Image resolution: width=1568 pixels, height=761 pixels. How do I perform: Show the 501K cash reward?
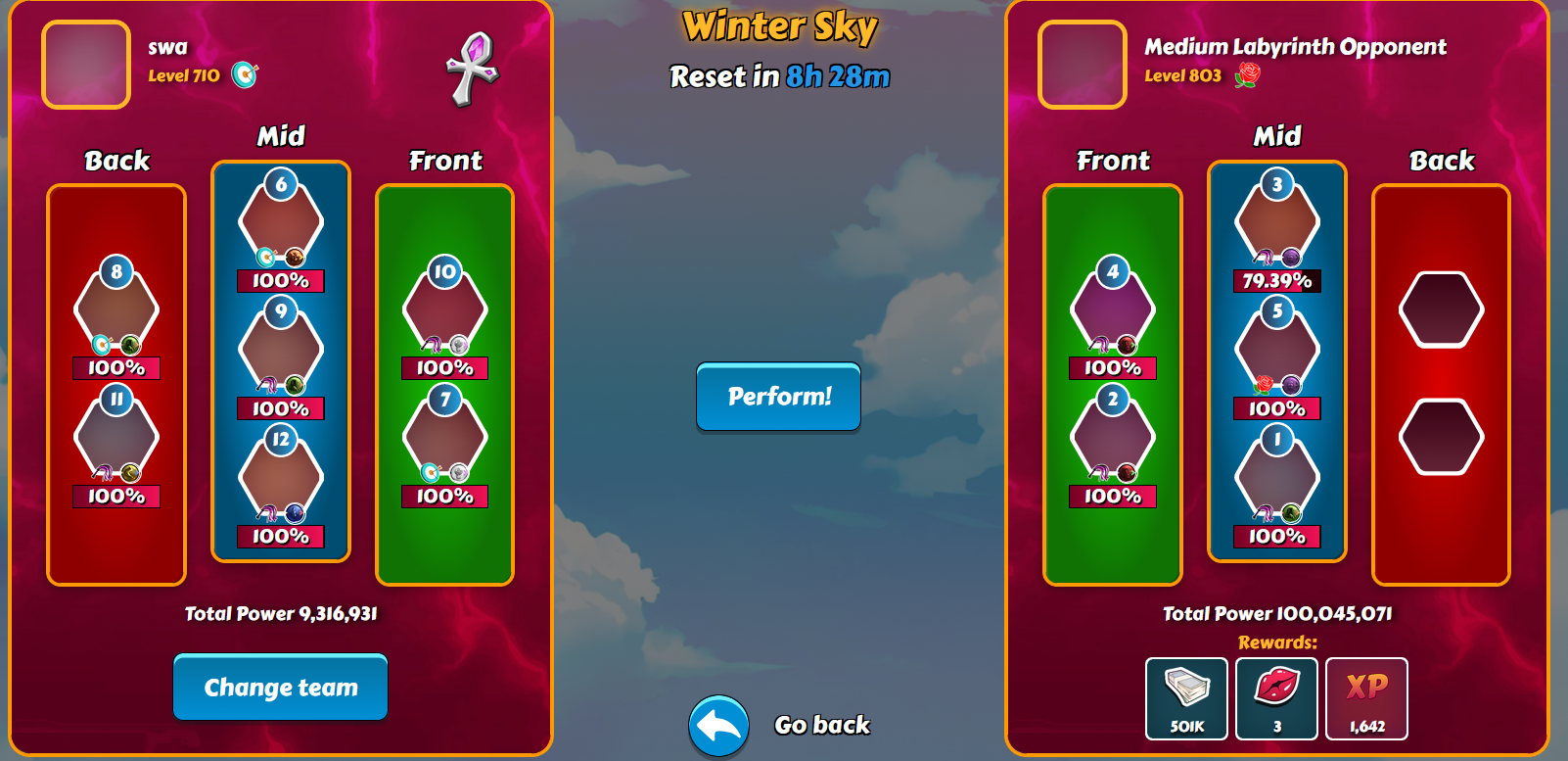pos(1187,698)
